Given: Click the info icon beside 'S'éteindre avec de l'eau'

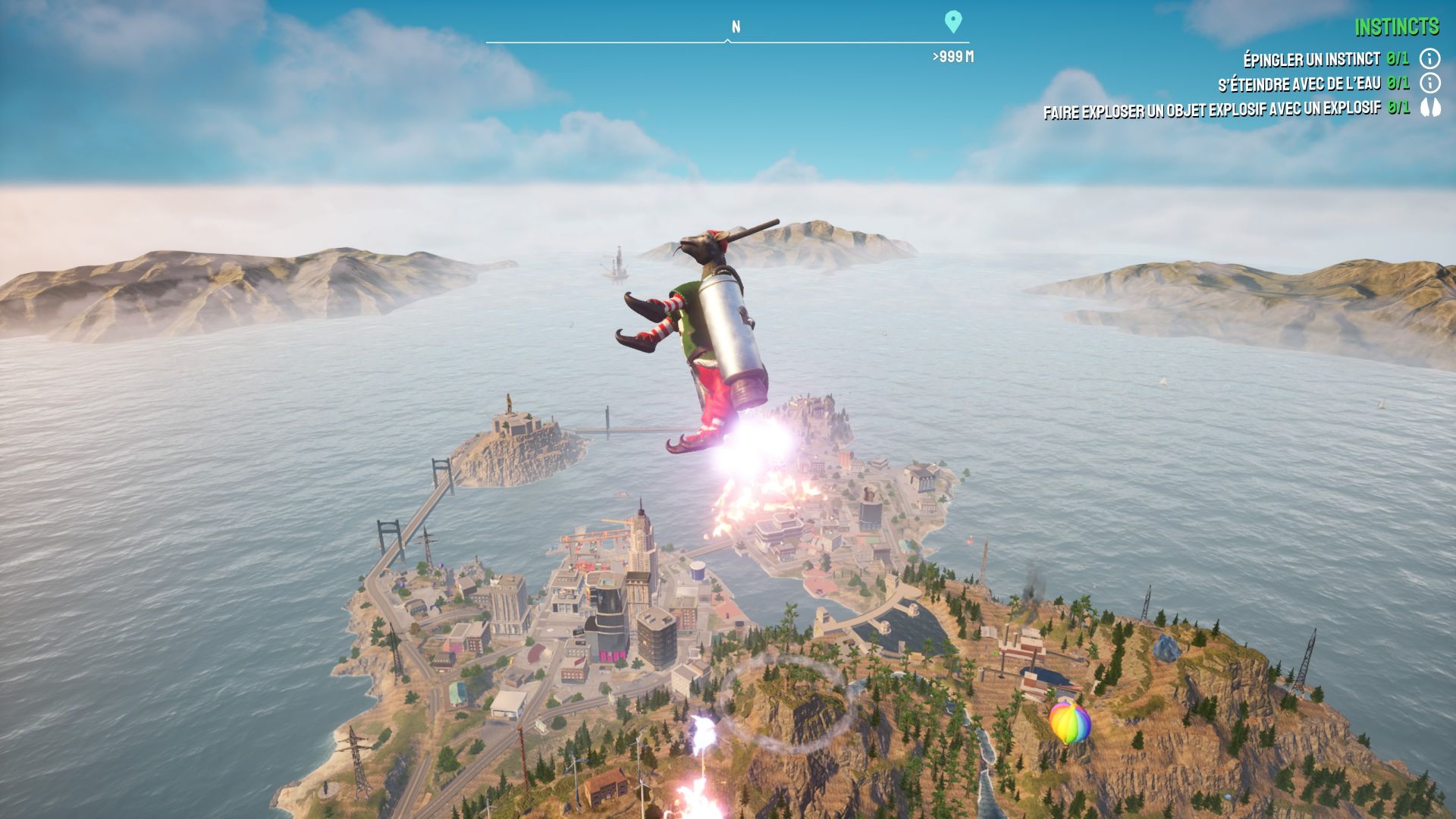Looking at the screenshot, I should tap(1429, 83).
